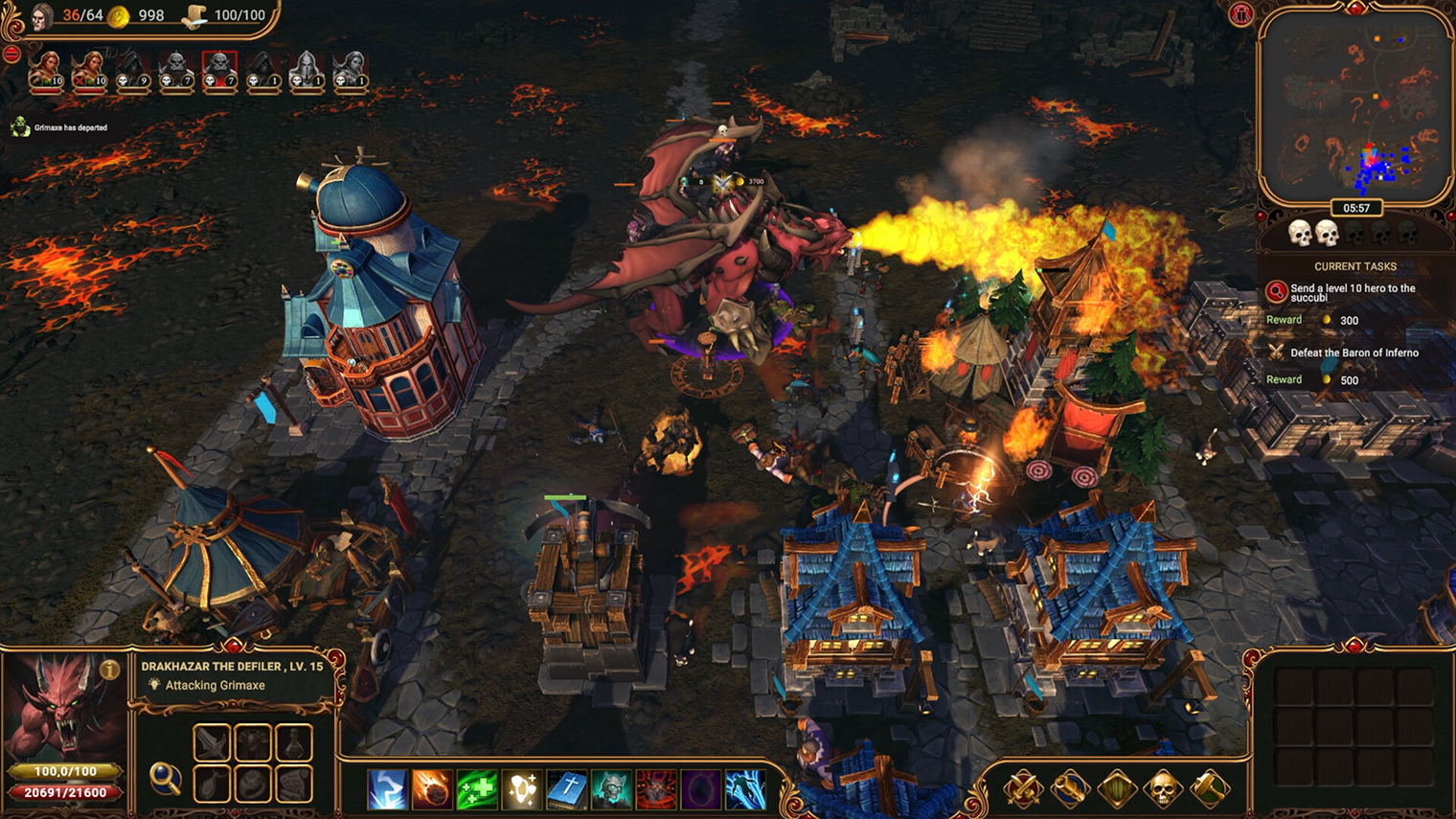This screenshot has width=1456, height=819.
Task: Use the blue holy book spell
Action: tap(567, 790)
